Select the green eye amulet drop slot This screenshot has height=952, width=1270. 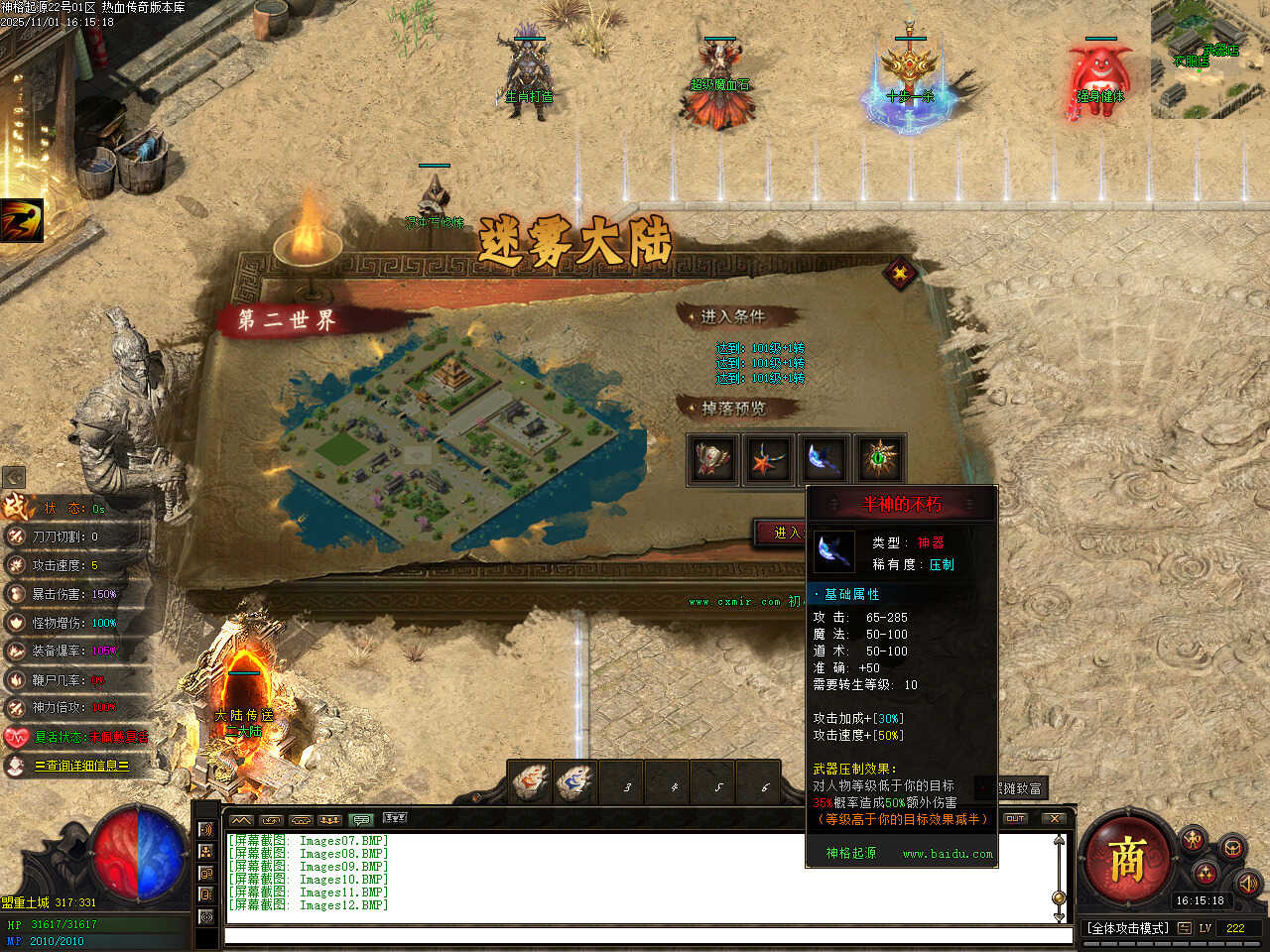click(x=880, y=459)
